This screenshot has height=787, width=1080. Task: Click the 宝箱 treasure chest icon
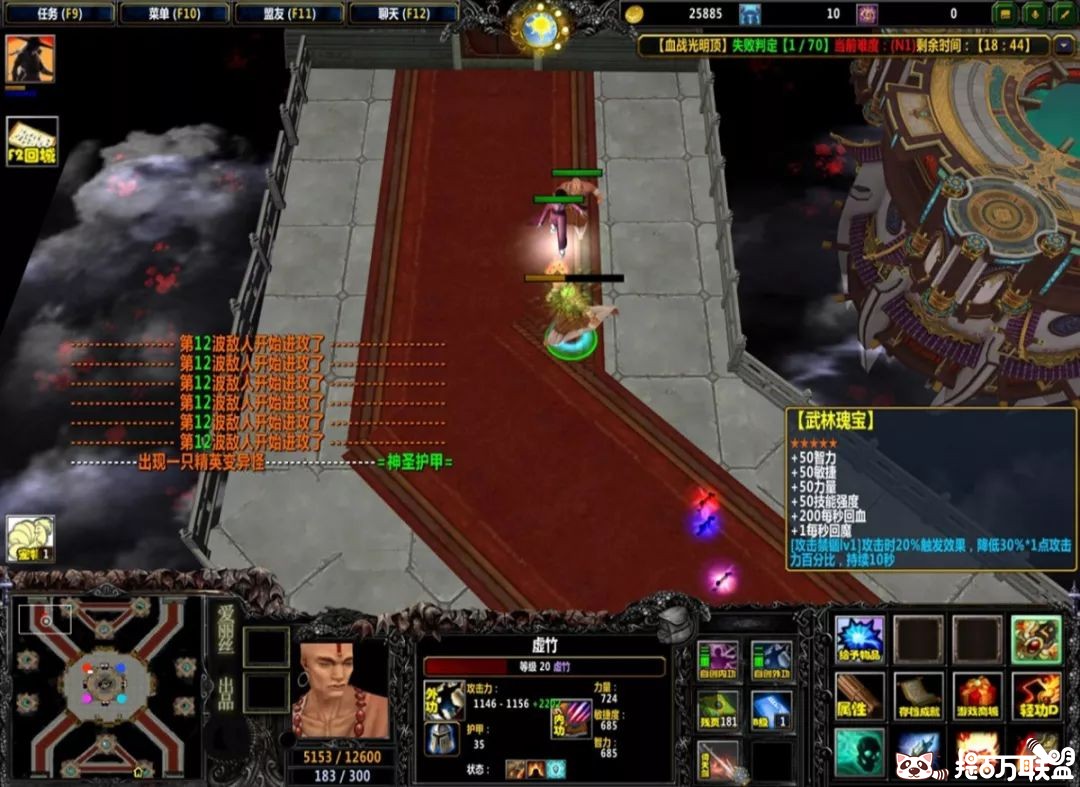30,539
